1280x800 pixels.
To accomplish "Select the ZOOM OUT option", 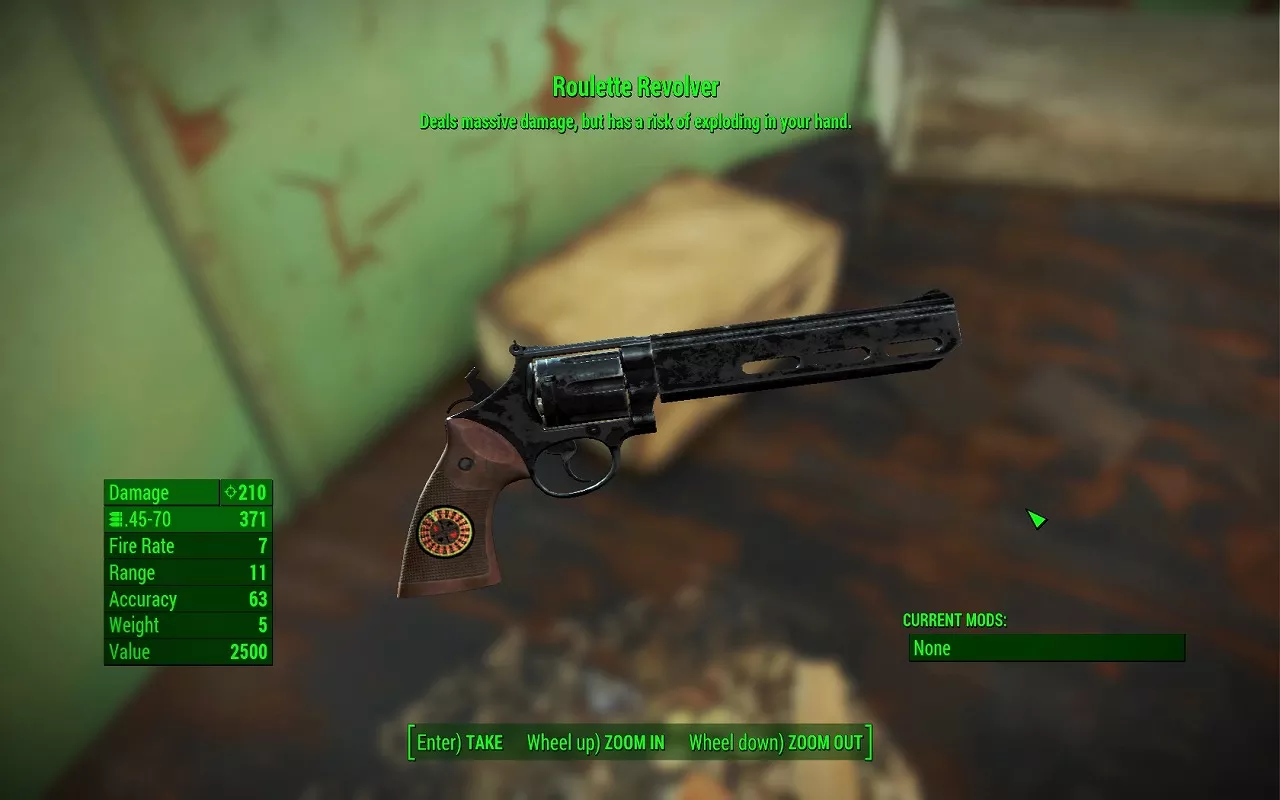I will 775,743.
